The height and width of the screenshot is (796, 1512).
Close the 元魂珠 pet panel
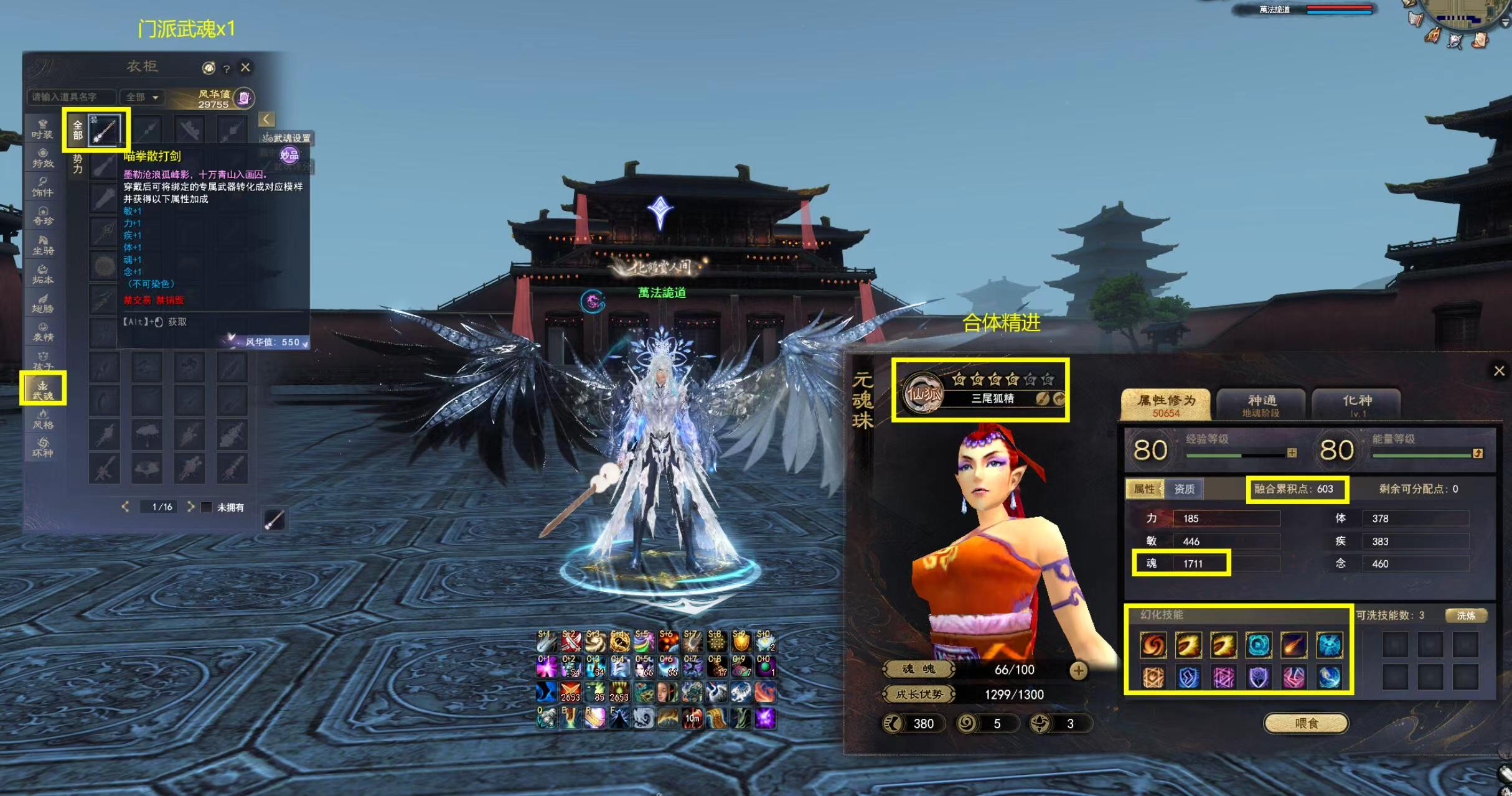1499,371
